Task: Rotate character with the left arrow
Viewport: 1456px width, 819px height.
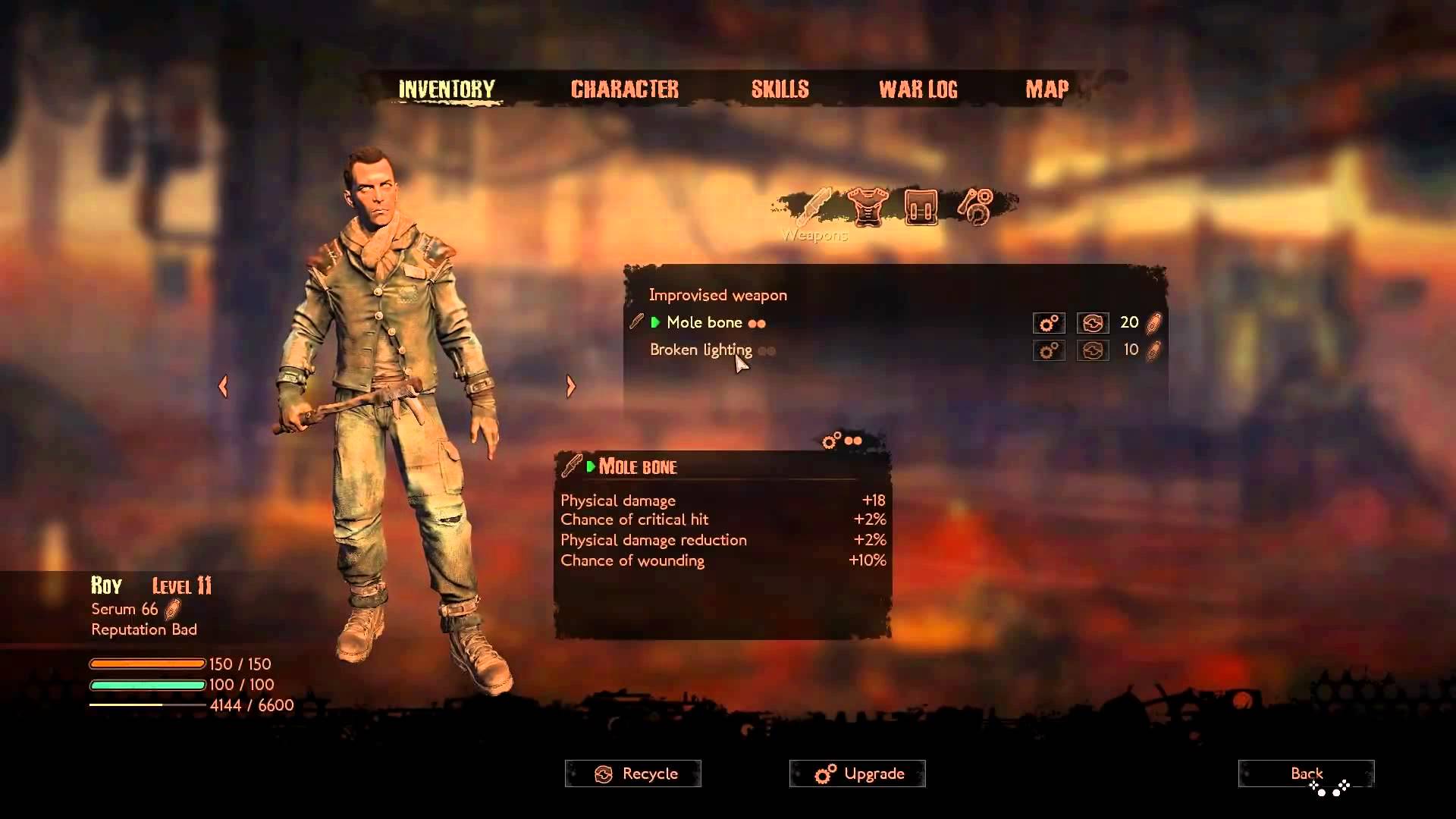Action: tap(223, 387)
